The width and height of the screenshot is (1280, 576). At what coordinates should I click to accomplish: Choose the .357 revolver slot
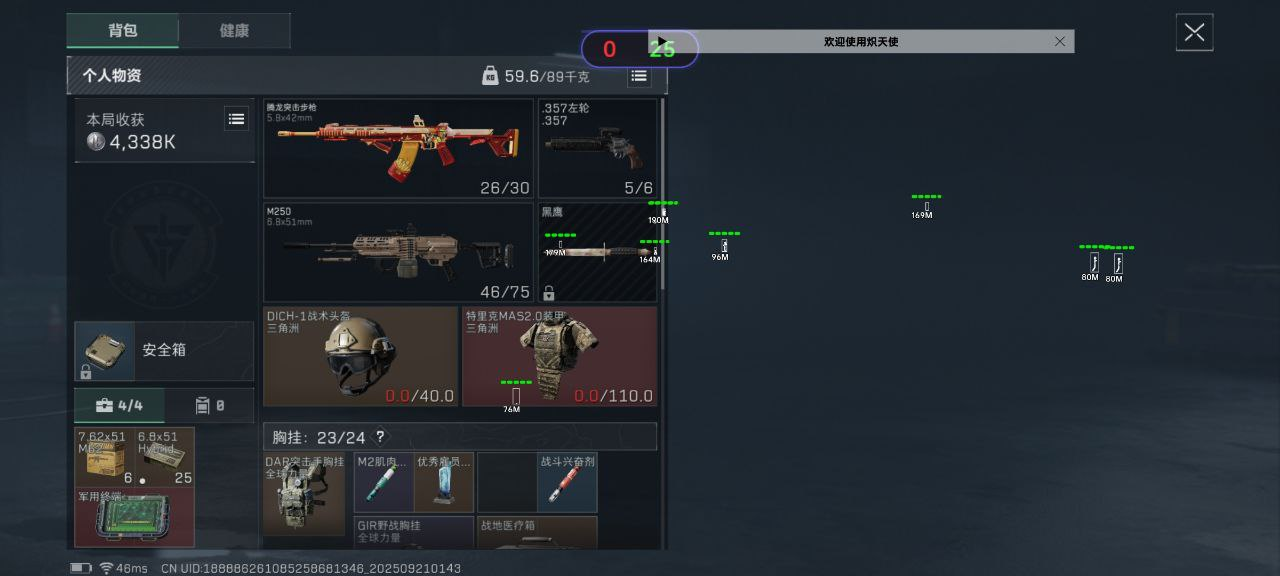[598, 148]
